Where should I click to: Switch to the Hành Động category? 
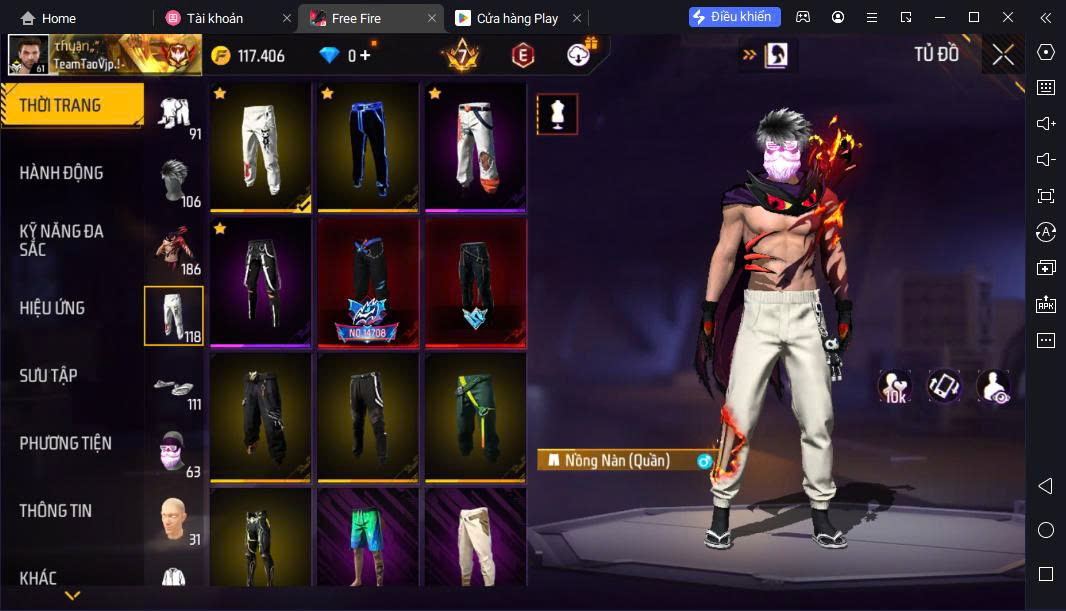coord(61,173)
